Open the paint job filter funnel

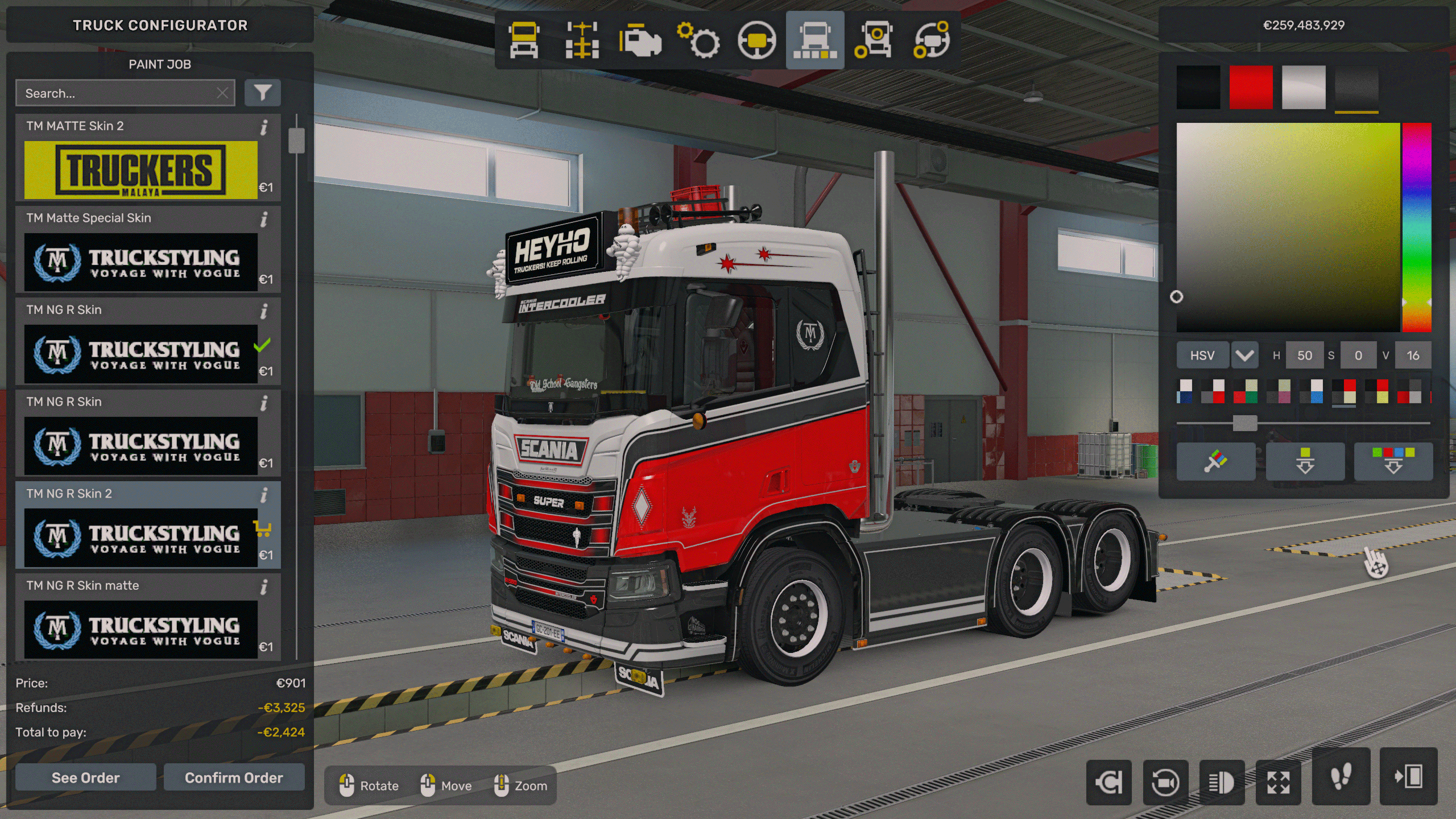click(262, 93)
